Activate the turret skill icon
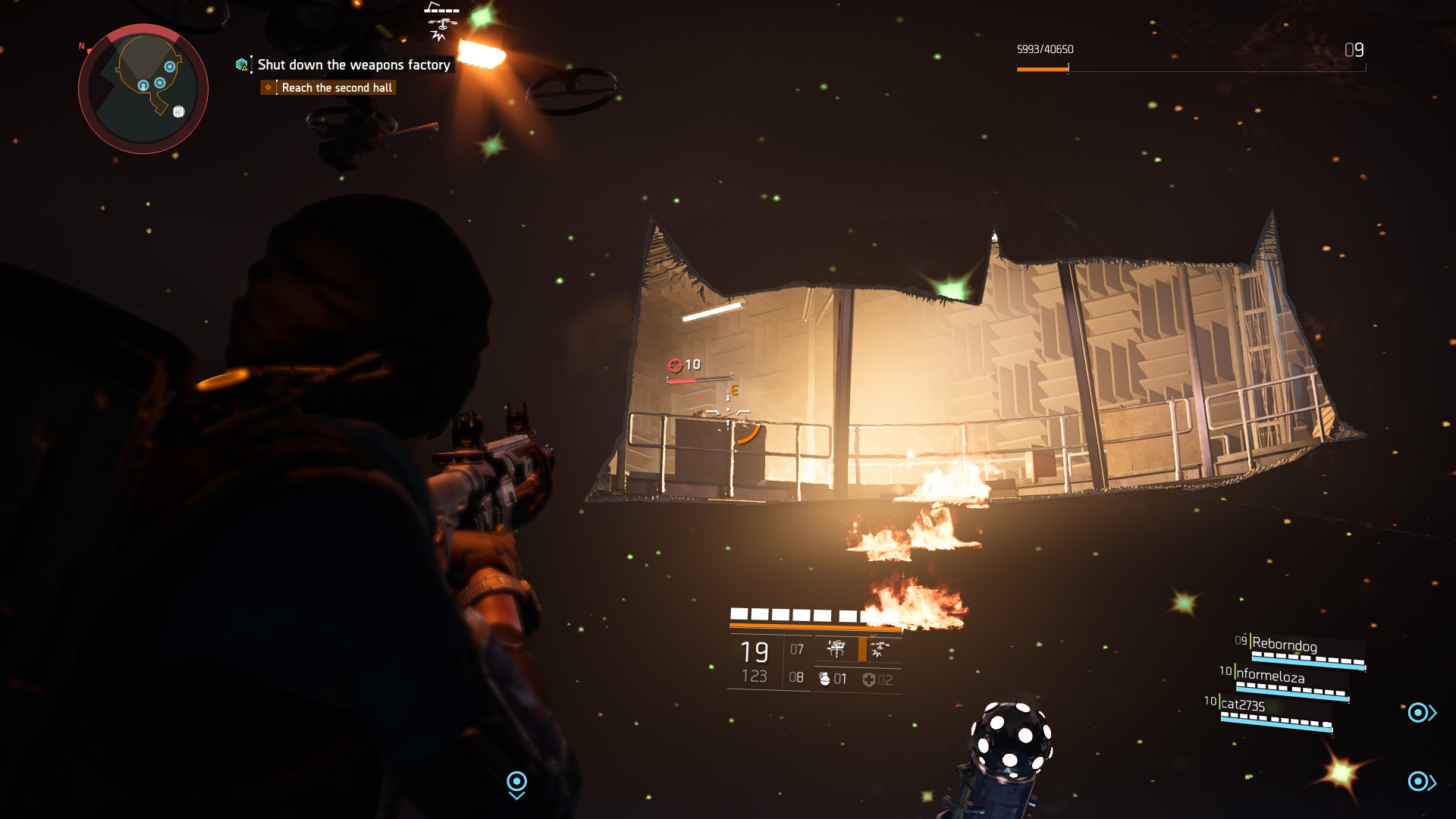The image size is (1456, 819). [x=836, y=649]
